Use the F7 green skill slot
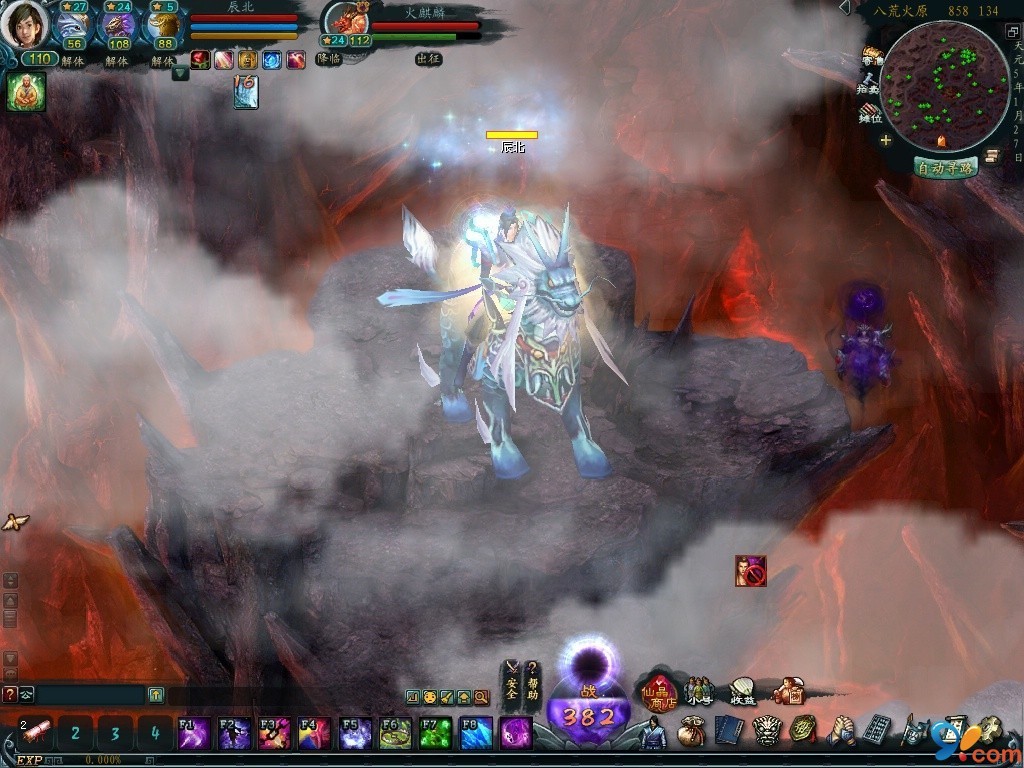This screenshot has width=1024, height=768. click(x=435, y=733)
